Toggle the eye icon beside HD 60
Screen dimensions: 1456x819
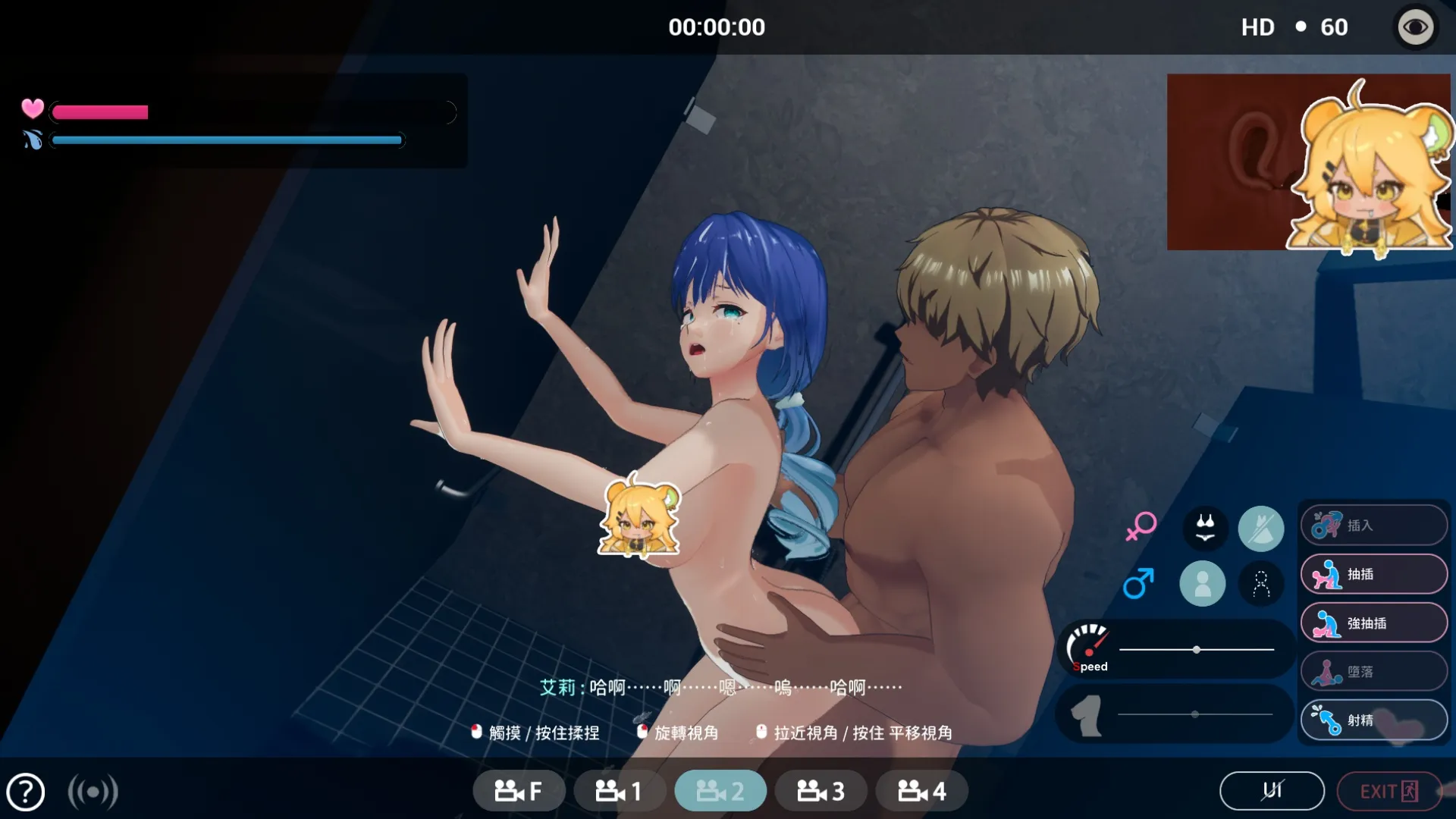tap(1415, 28)
